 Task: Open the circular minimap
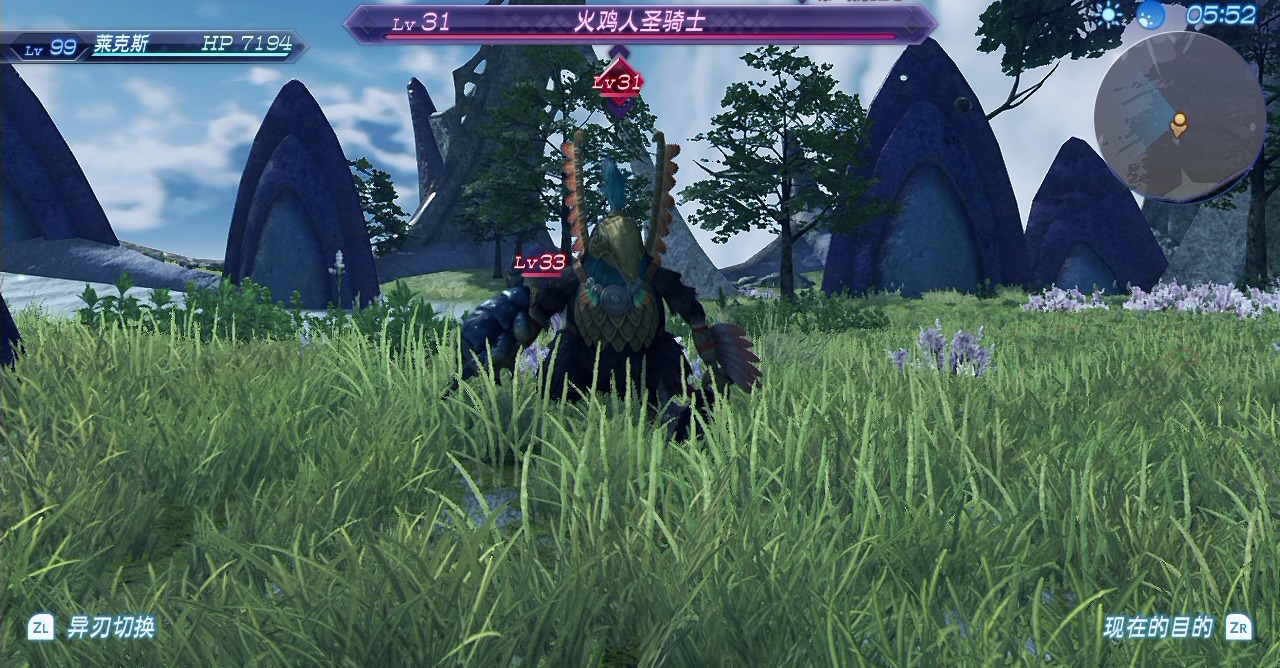click(1180, 116)
